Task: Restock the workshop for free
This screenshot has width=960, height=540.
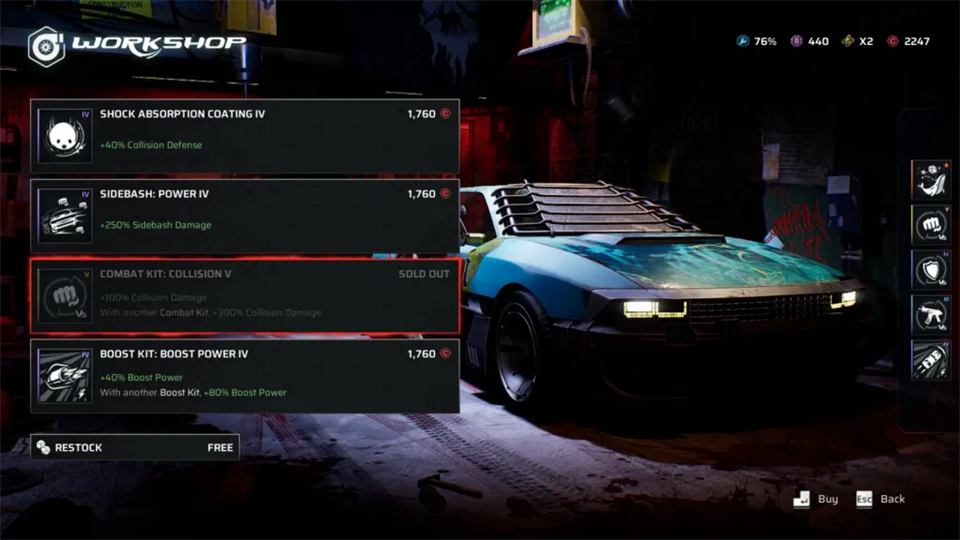Action: pyautogui.click(x=135, y=447)
